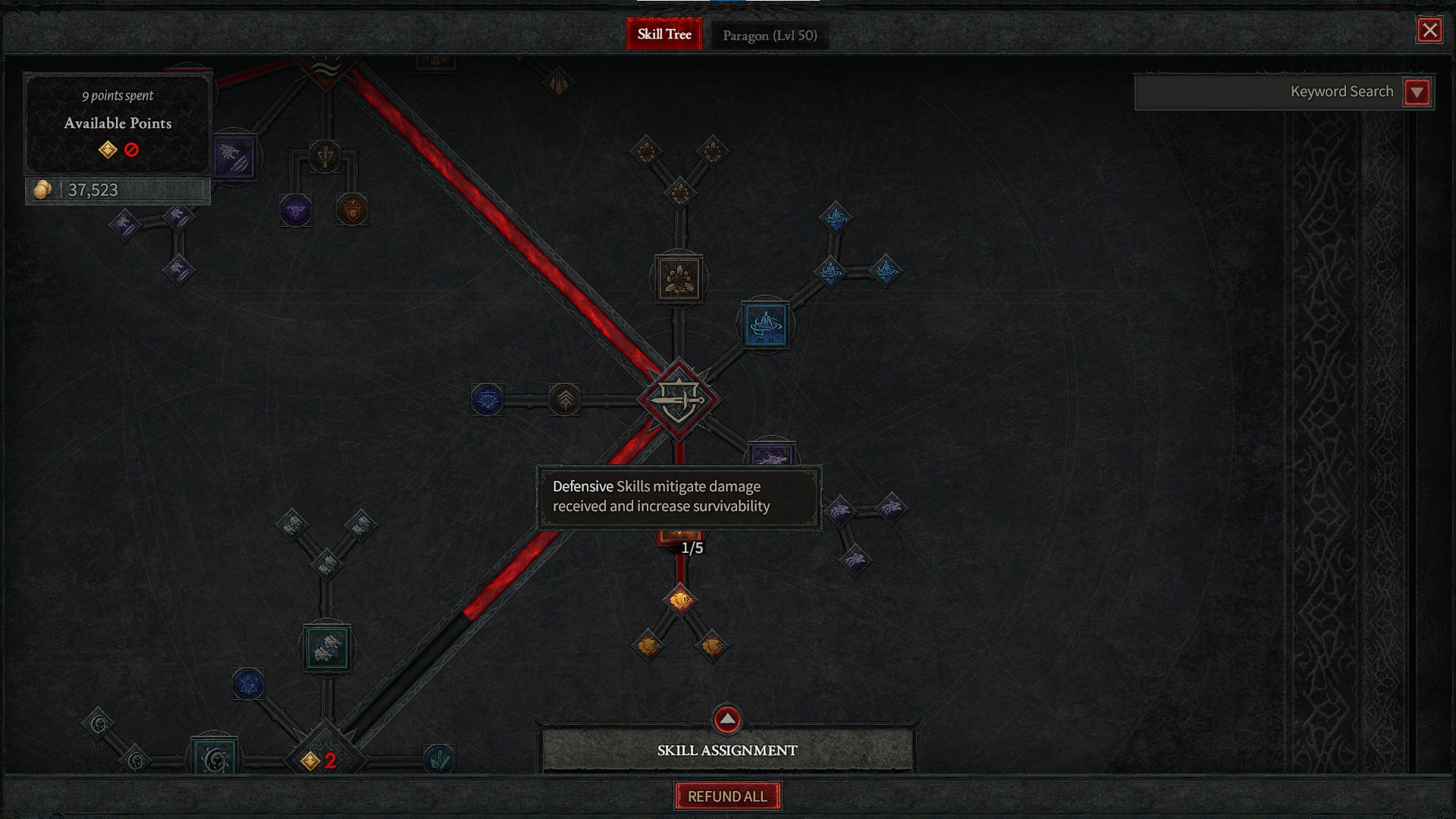Expand the Skill Assignment panel
1456x819 pixels.
tap(726, 720)
